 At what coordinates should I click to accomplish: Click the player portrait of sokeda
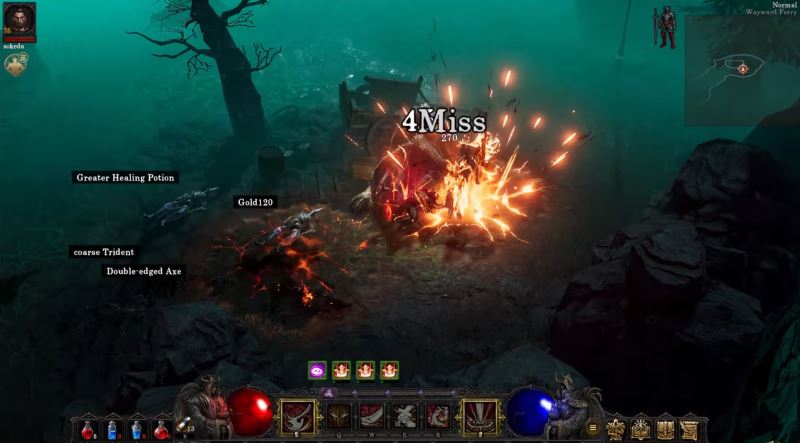click(x=19, y=20)
